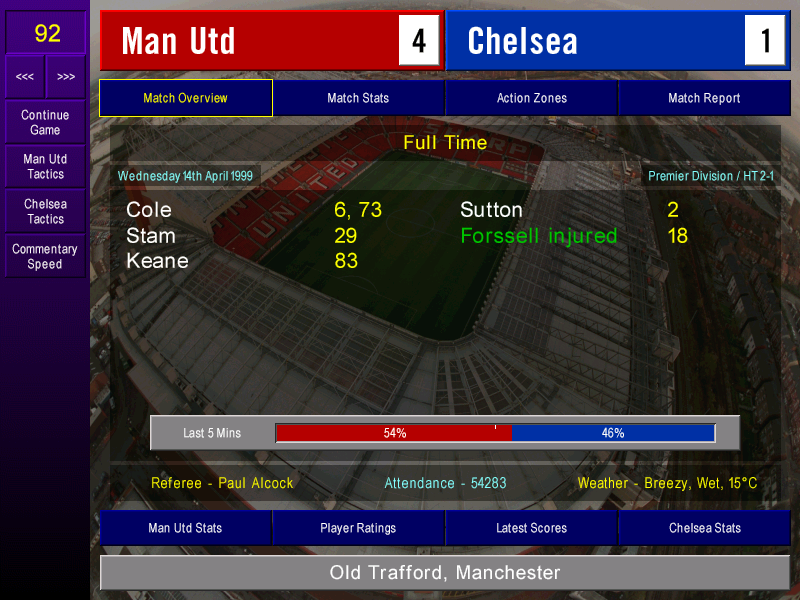View Chelsea Stats
Screen dimensions: 800x600
tap(705, 528)
